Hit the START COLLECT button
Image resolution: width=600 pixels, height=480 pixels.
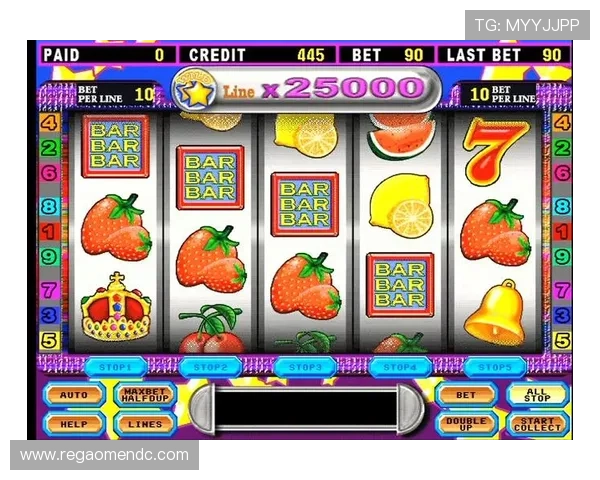[537, 423]
